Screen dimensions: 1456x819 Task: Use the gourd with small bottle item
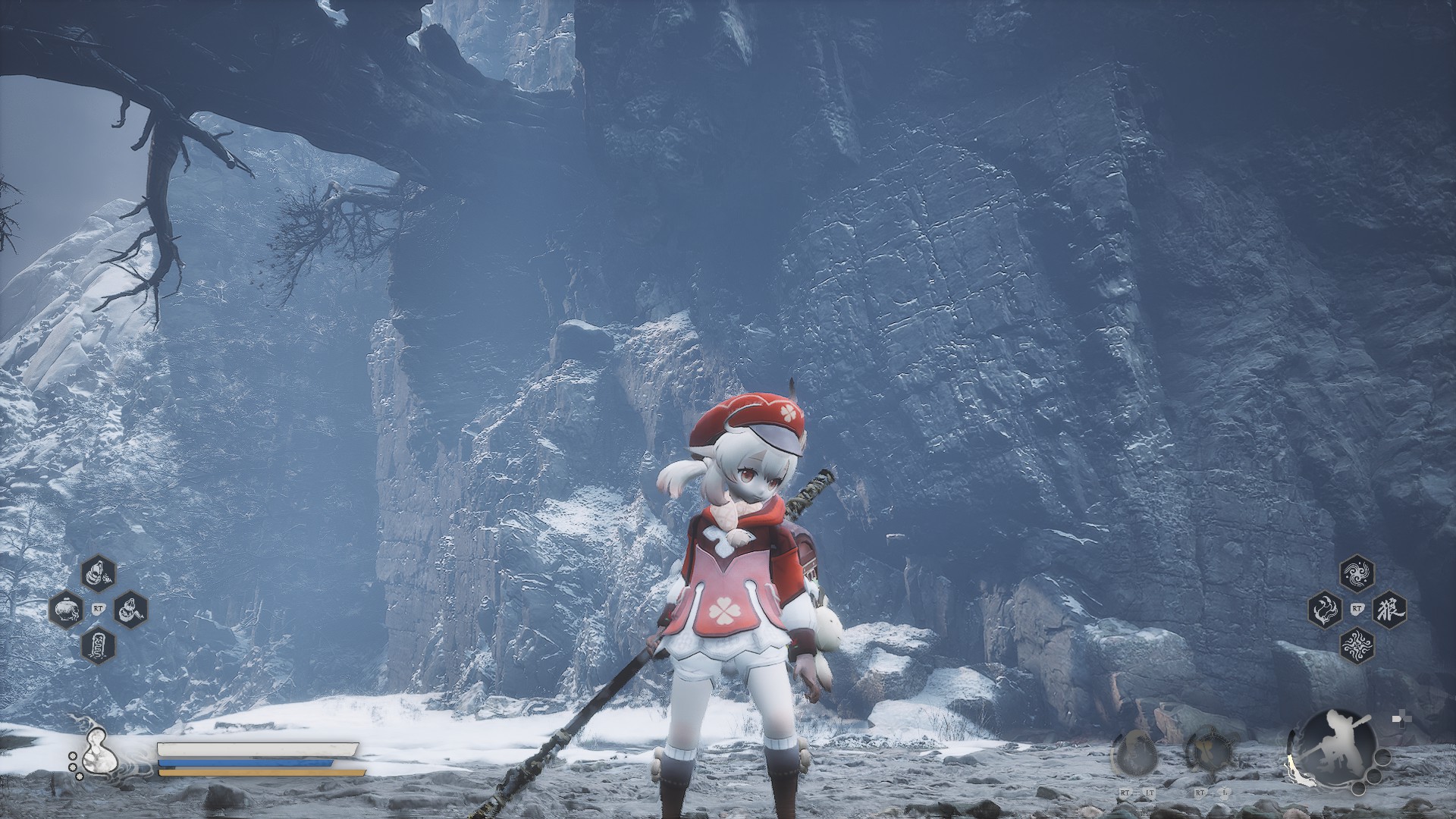99,575
